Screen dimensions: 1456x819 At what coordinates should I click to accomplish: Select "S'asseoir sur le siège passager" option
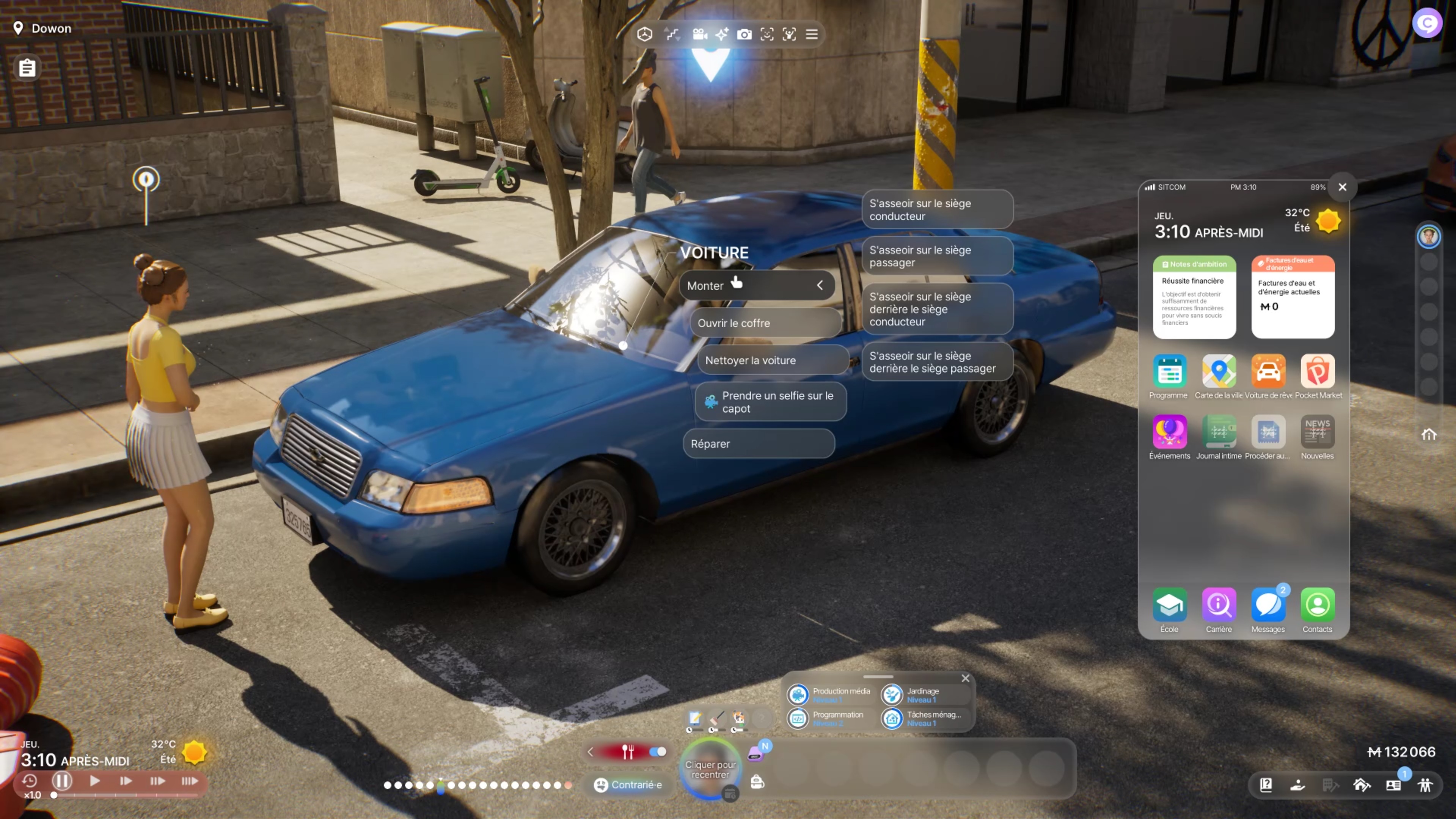click(x=936, y=256)
